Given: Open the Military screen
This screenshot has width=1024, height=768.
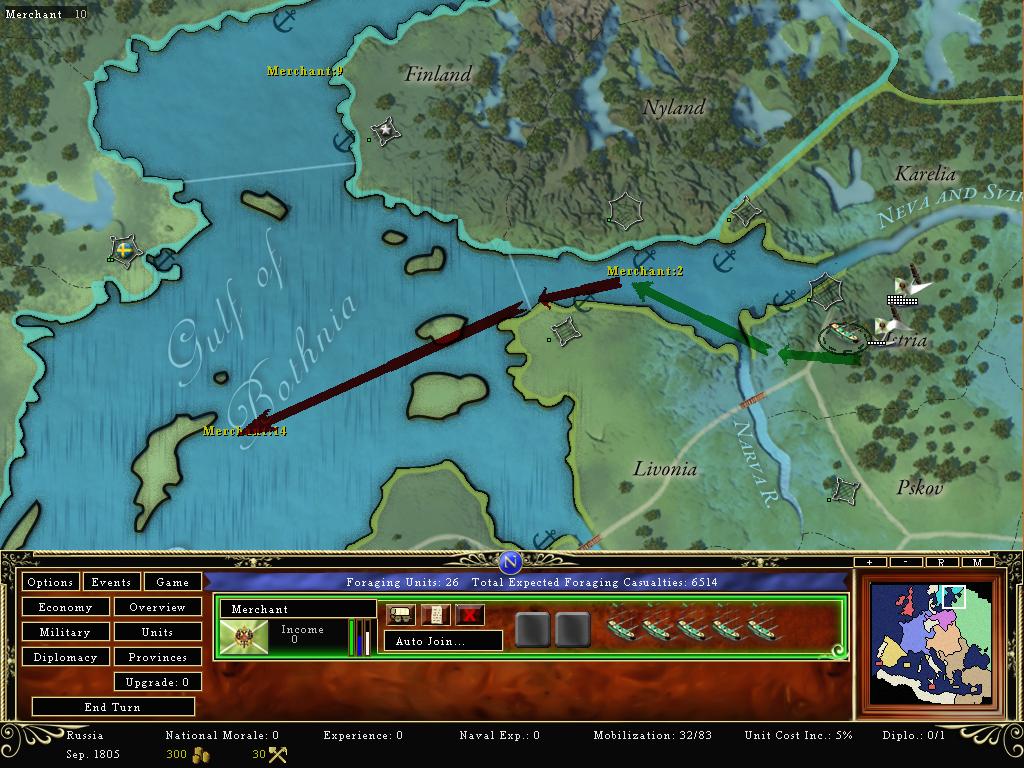Looking at the screenshot, I should click(65, 632).
